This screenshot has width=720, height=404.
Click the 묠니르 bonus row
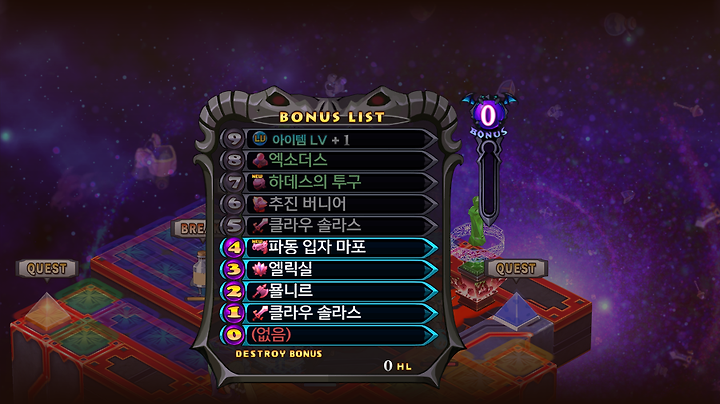[330, 291]
